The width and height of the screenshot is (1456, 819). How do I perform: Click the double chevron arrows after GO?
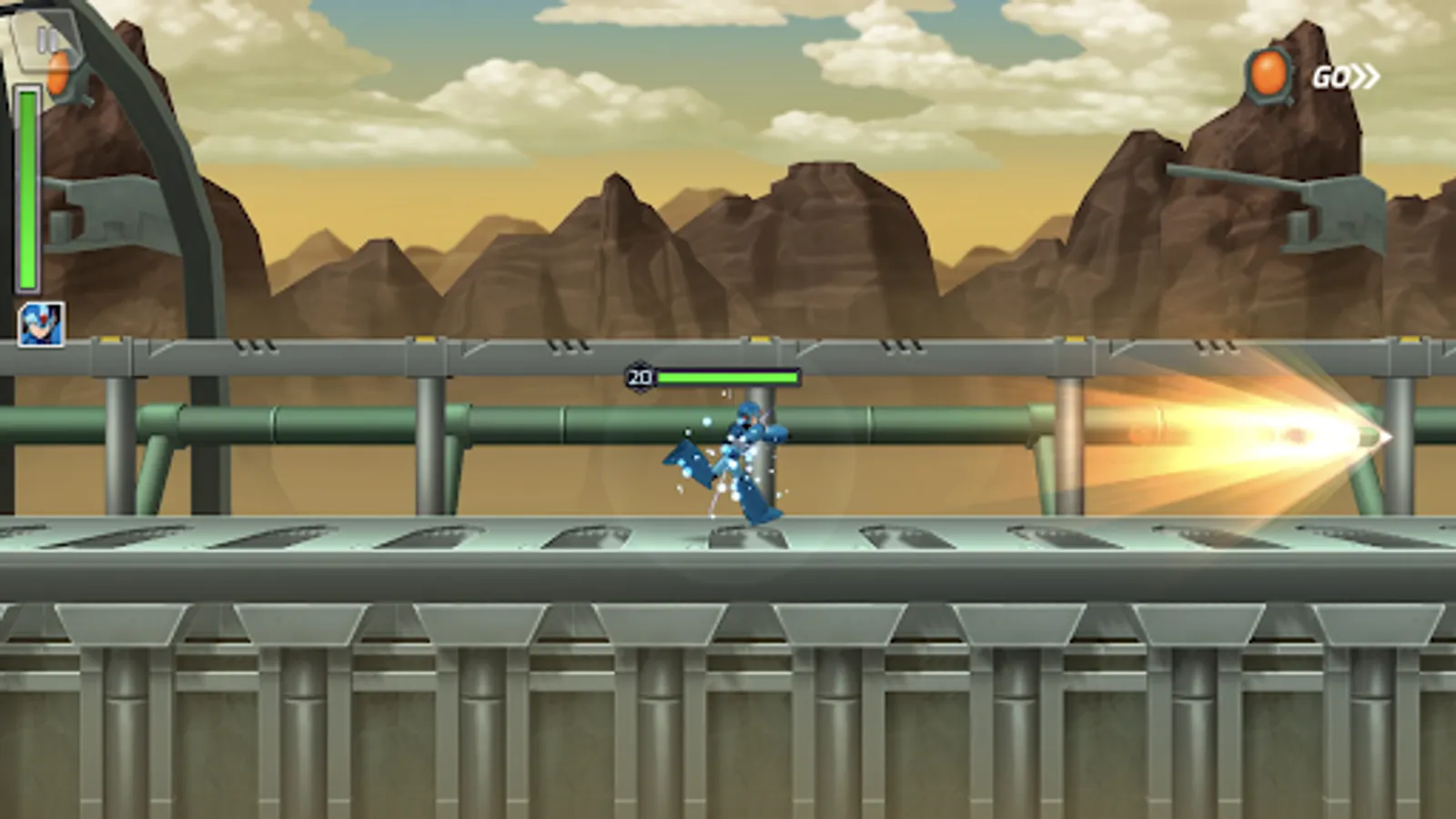pyautogui.click(x=1363, y=78)
